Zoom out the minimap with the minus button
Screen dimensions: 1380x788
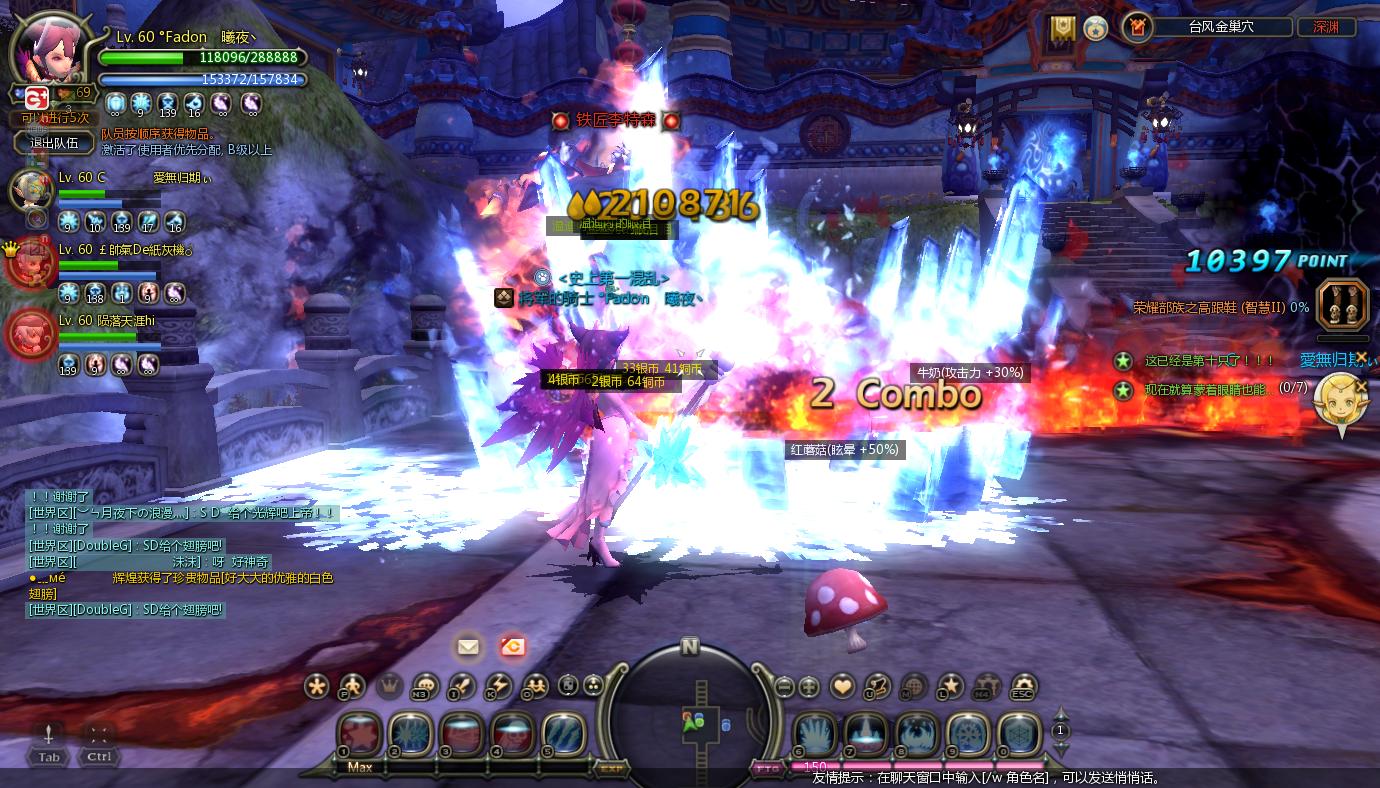(x=784, y=687)
